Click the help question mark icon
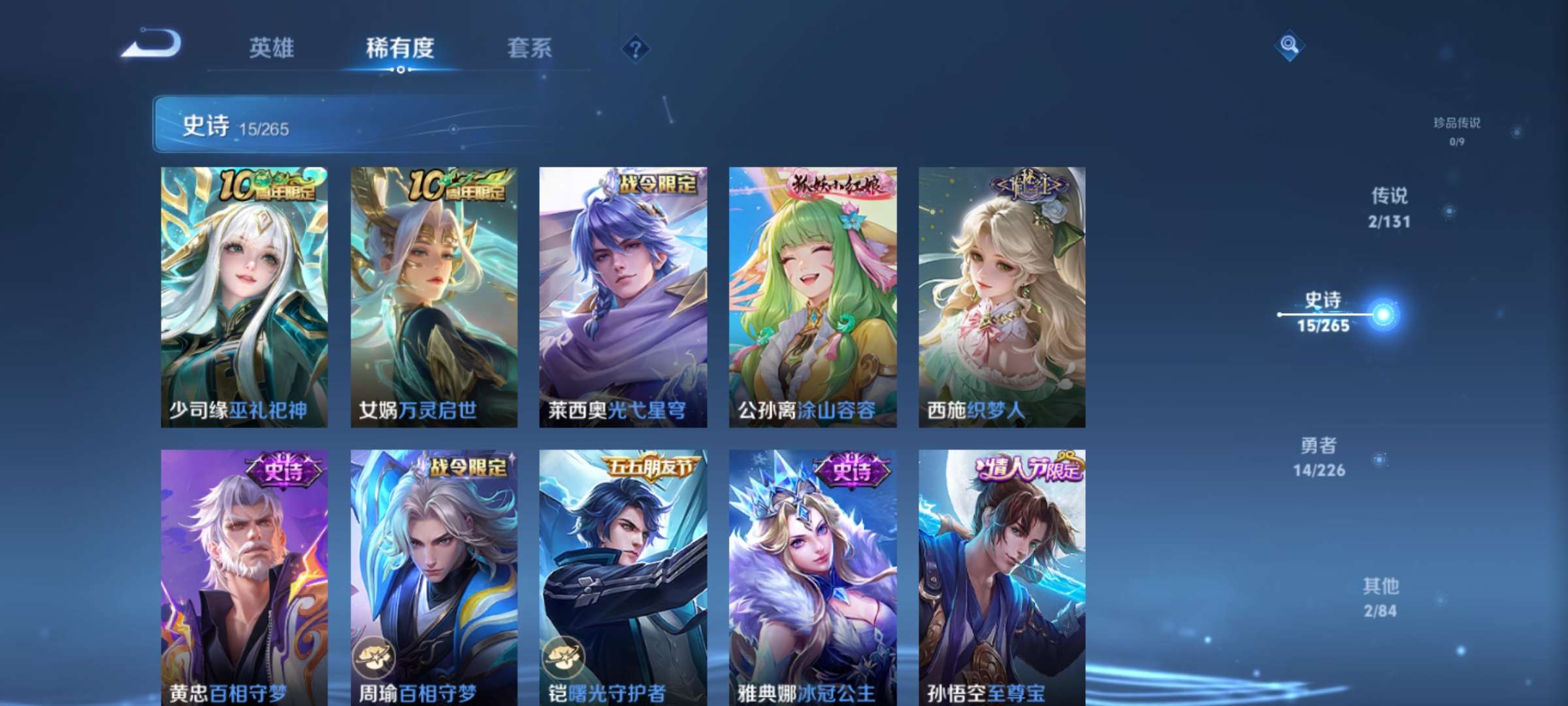 click(637, 47)
